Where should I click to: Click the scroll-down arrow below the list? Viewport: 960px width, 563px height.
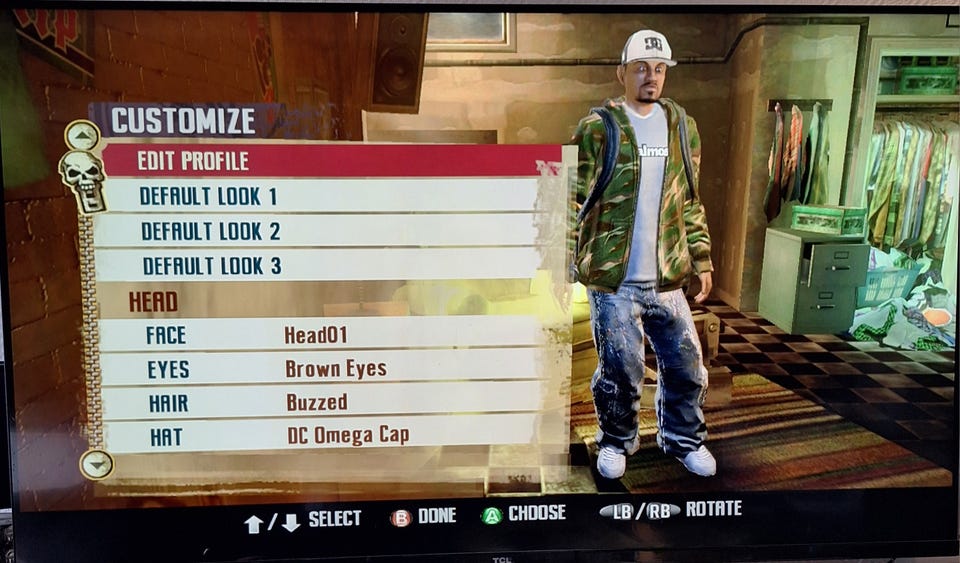coord(96,464)
